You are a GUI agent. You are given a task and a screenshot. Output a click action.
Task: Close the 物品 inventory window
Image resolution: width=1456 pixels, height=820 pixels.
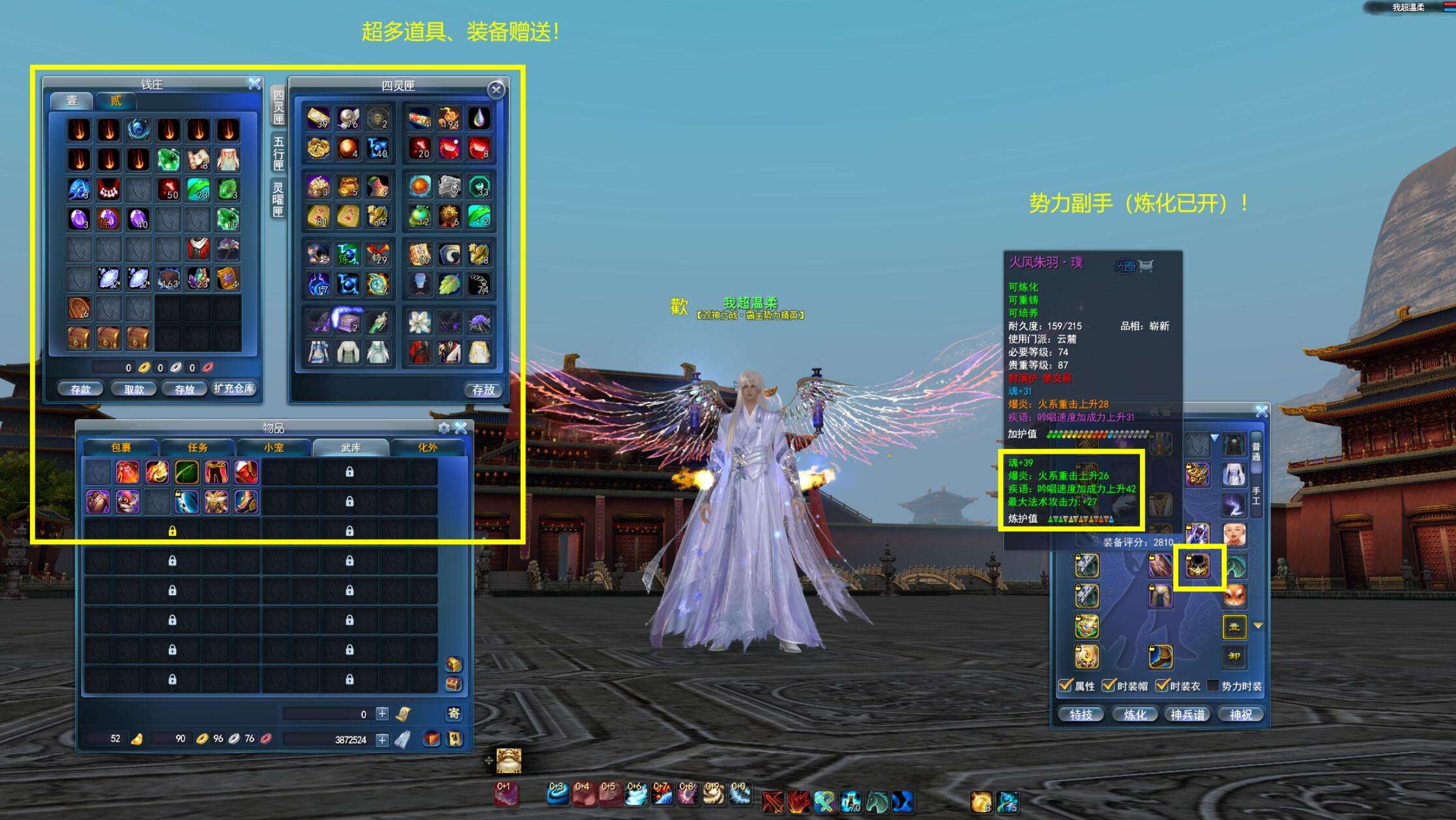pos(461,428)
